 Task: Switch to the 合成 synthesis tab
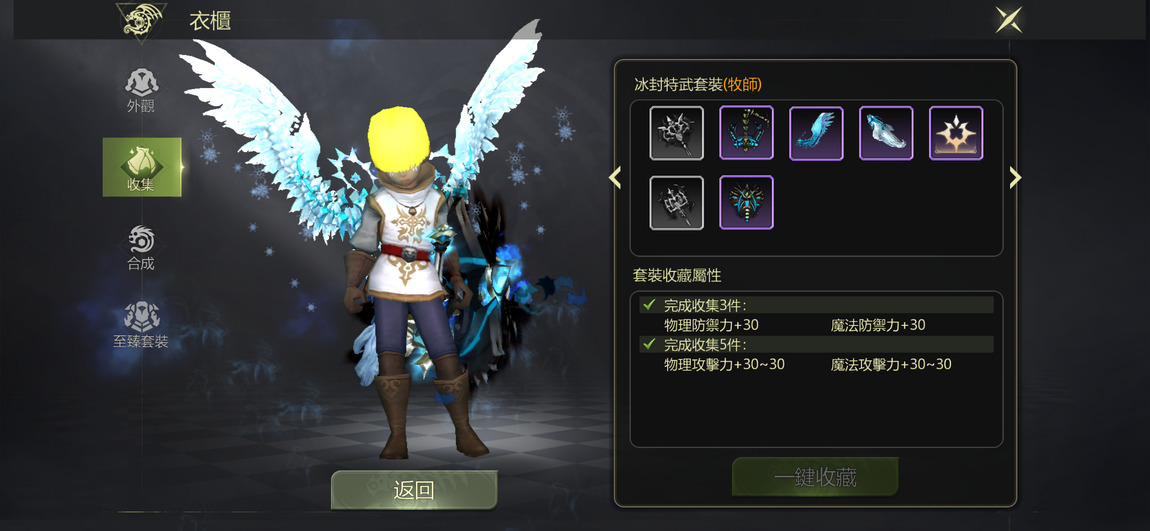coord(141,246)
